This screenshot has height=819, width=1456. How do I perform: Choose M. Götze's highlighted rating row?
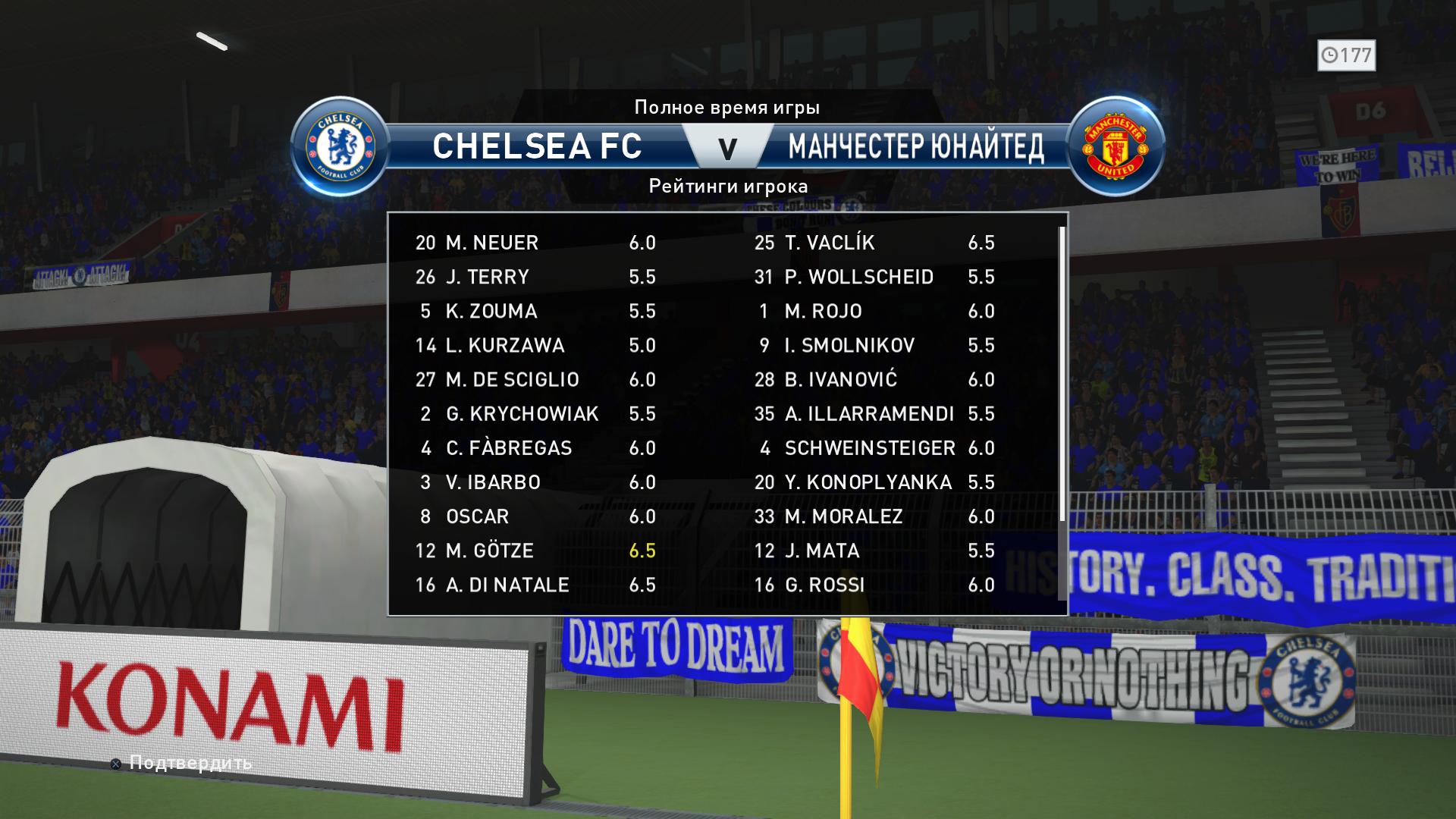pos(535,551)
